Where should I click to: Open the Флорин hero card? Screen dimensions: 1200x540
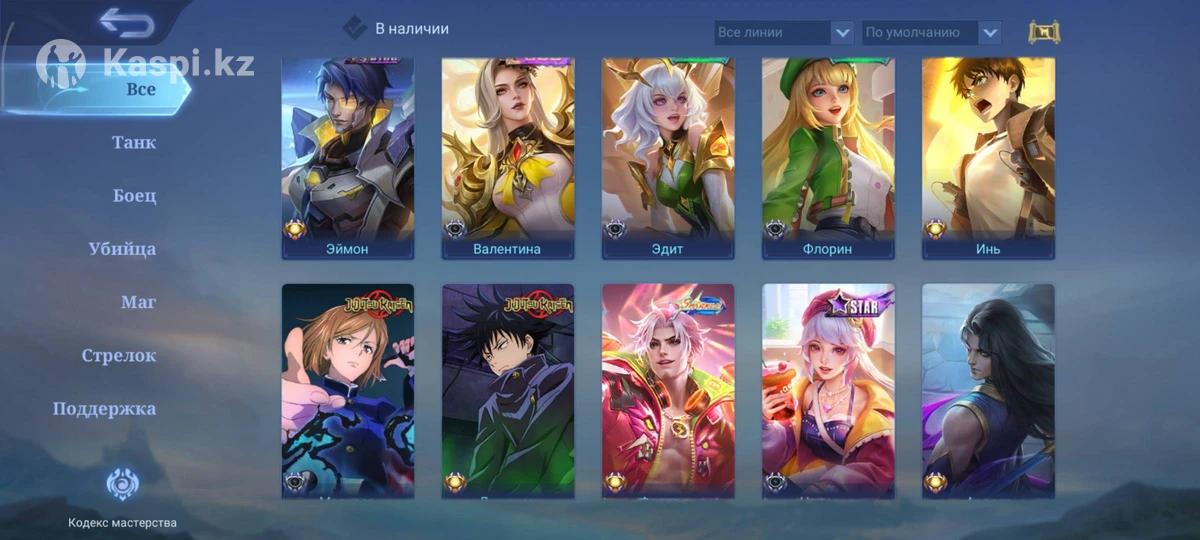click(828, 158)
